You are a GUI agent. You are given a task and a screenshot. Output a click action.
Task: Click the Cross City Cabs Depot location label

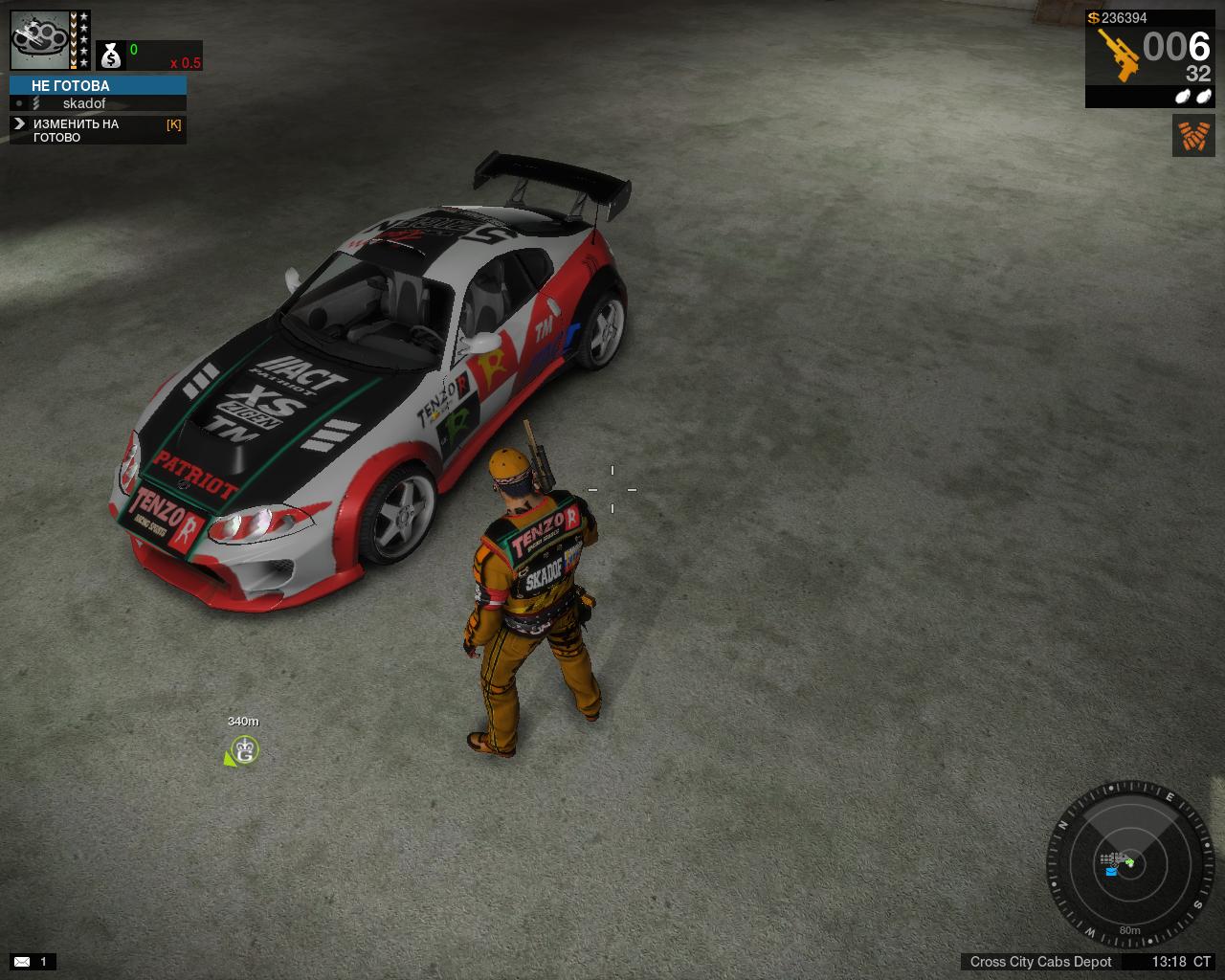(x=1040, y=962)
